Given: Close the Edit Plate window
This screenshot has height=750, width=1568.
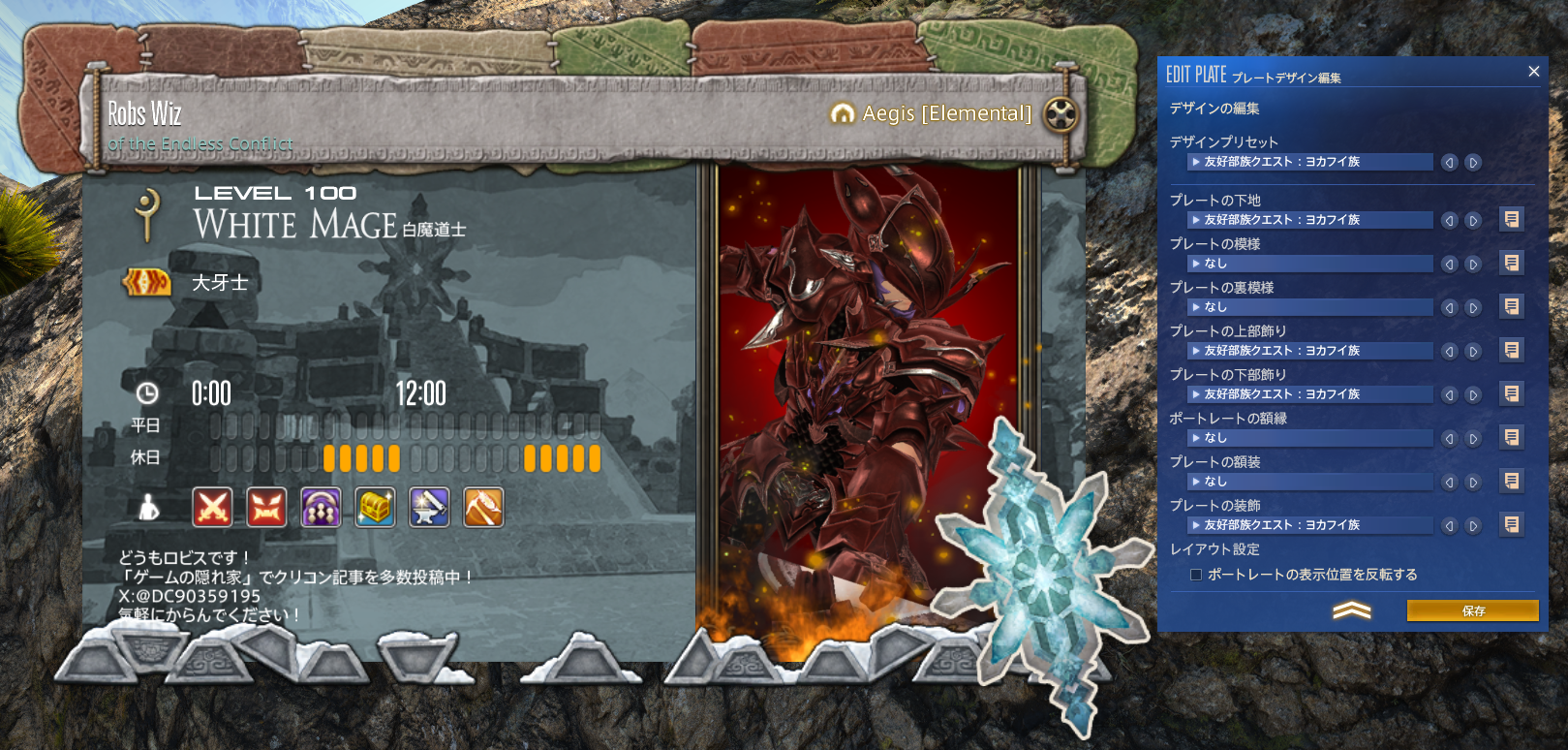Looking at the screenshot, I should (1533, 72).
